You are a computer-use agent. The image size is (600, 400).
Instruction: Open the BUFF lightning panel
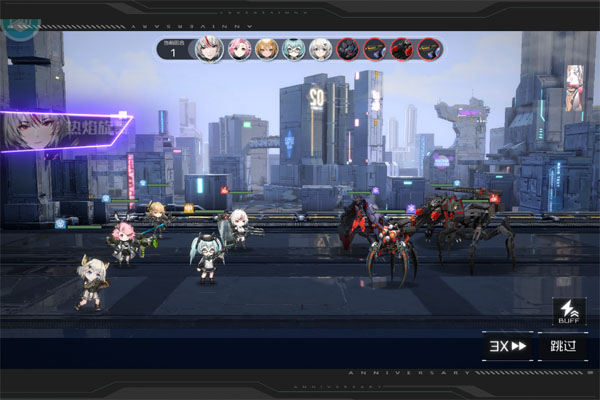(x=567, y=312)
